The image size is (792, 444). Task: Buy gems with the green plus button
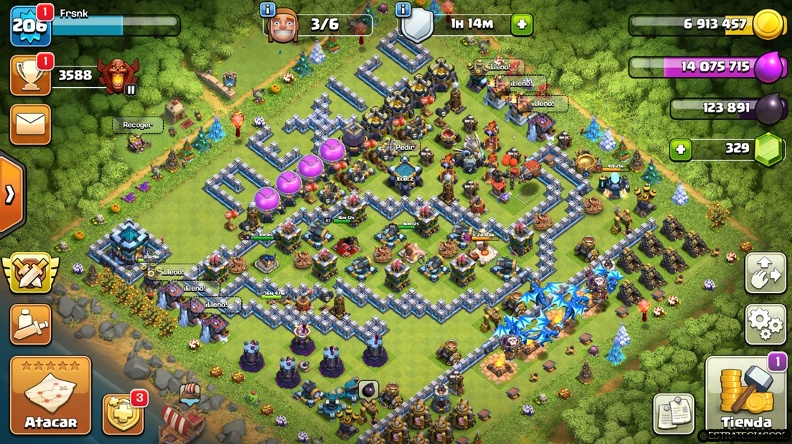[x=681, y=149]
